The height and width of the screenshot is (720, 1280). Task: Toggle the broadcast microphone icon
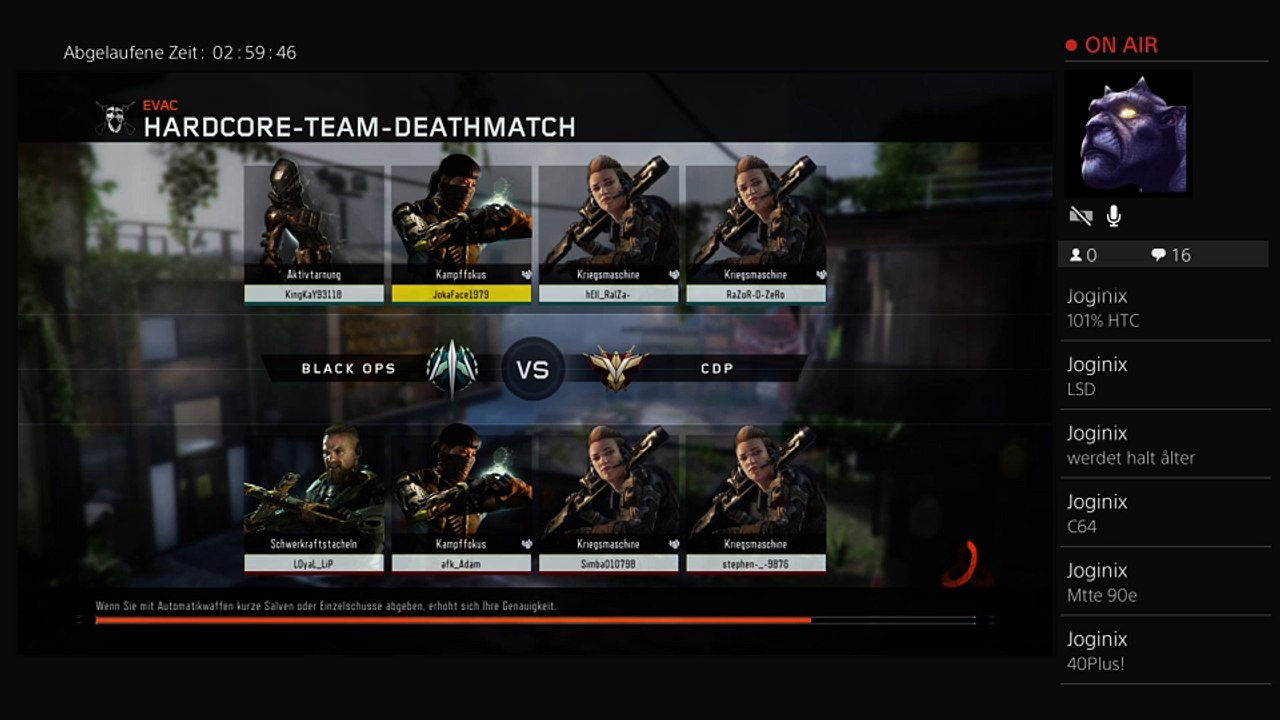click(x=1114, y=216)
